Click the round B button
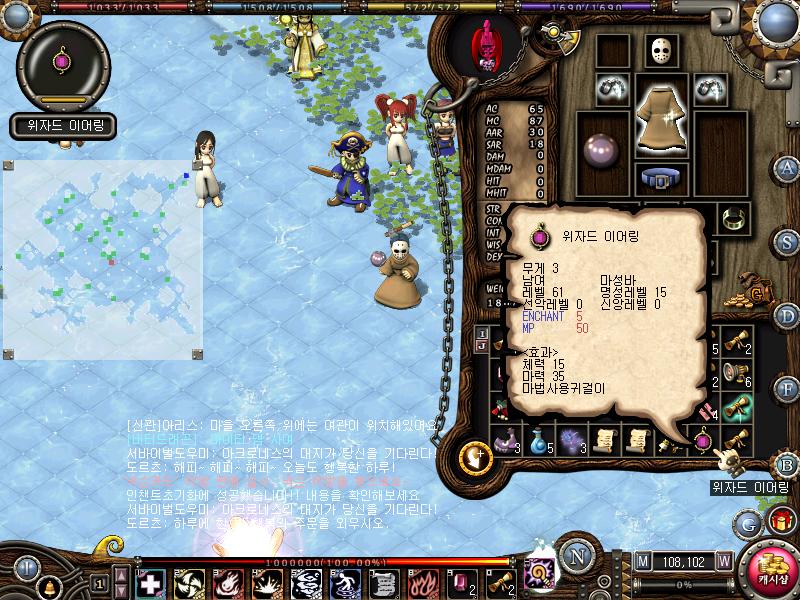This screenshot has width=800, height=600. [x=787, y=464]
